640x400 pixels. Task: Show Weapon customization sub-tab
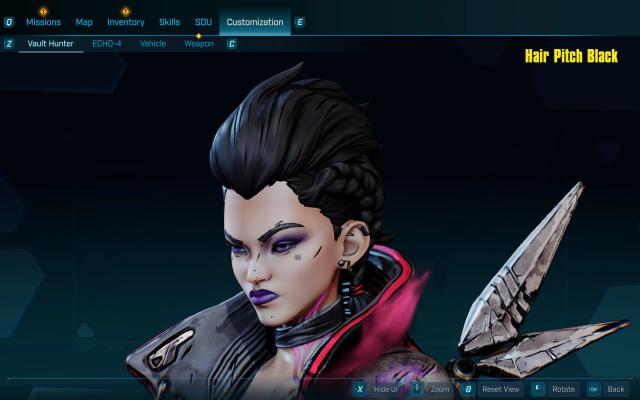[x=199, y=44]
